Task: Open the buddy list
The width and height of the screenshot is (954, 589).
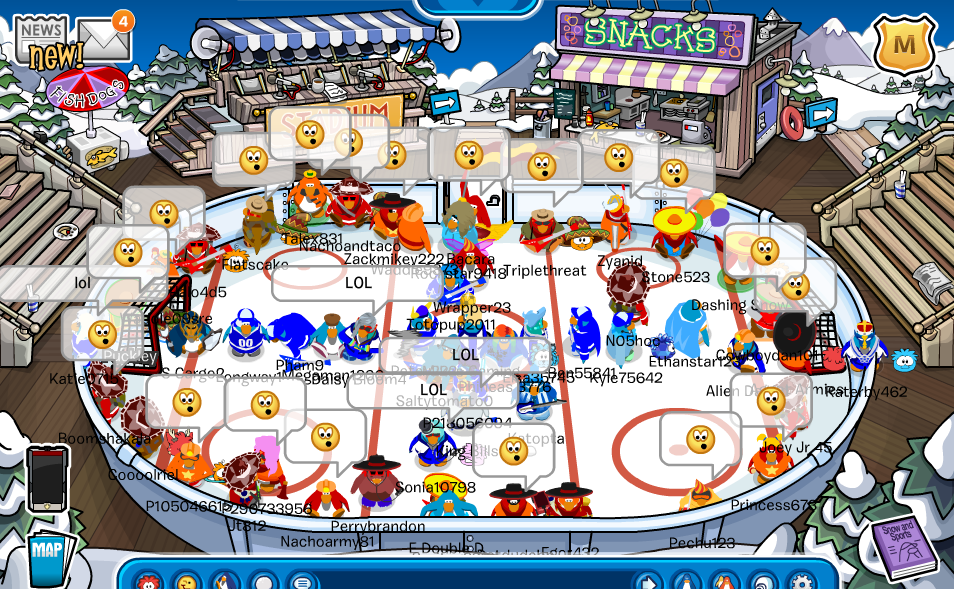Action: point(725,581)
